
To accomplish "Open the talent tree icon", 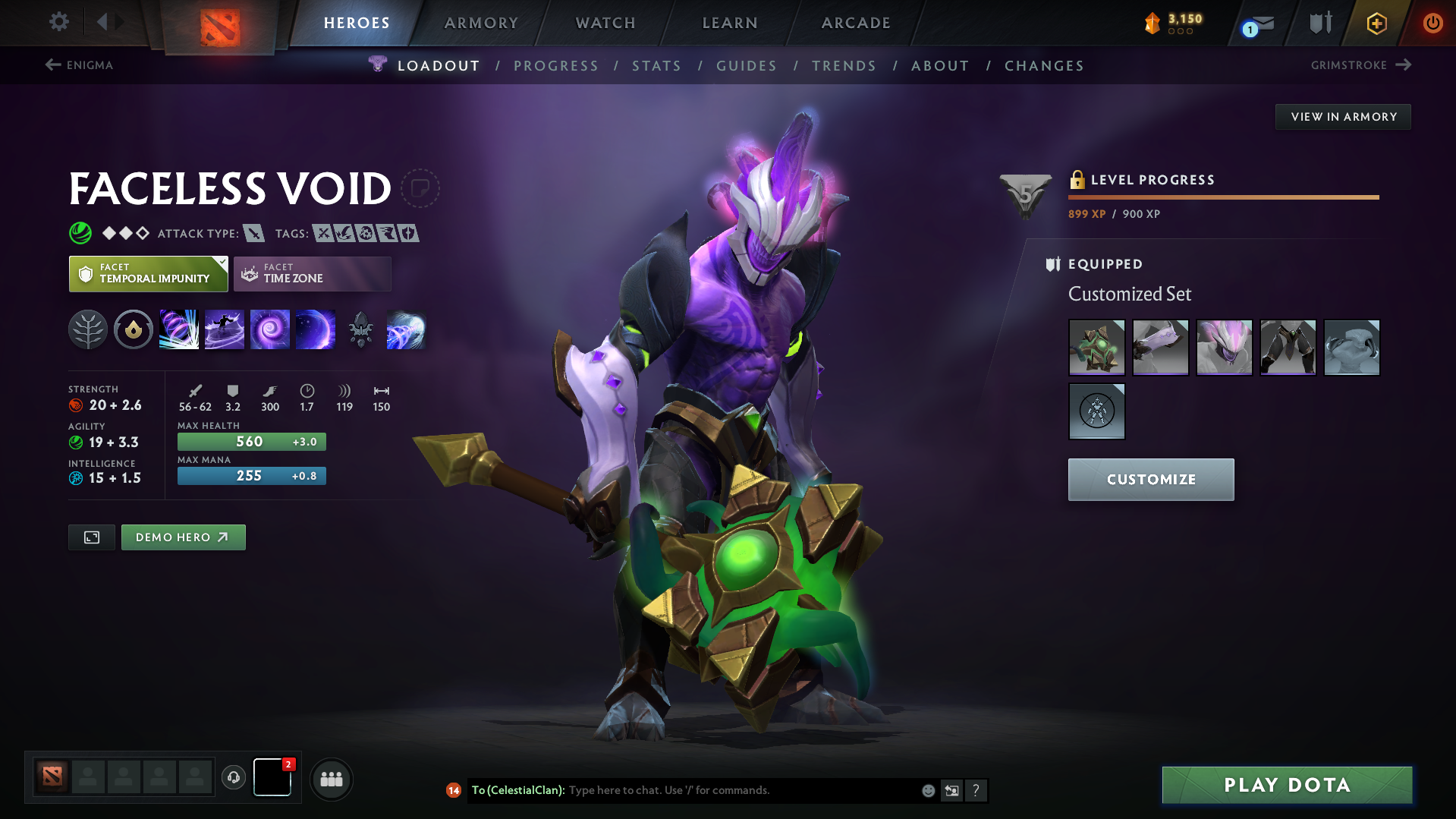I will 88,329.
